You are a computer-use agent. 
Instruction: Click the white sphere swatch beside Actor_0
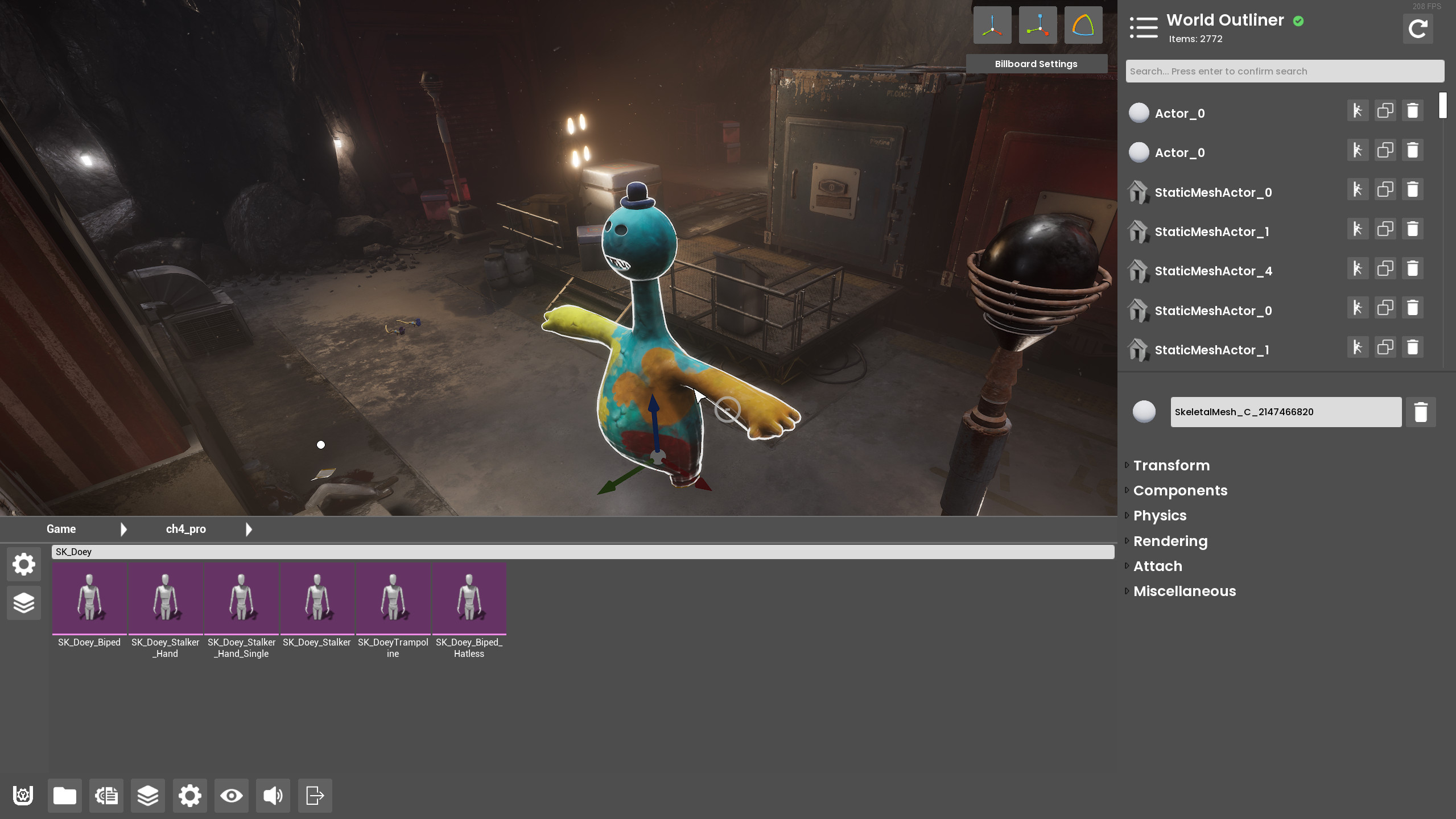pos(1139,113)
